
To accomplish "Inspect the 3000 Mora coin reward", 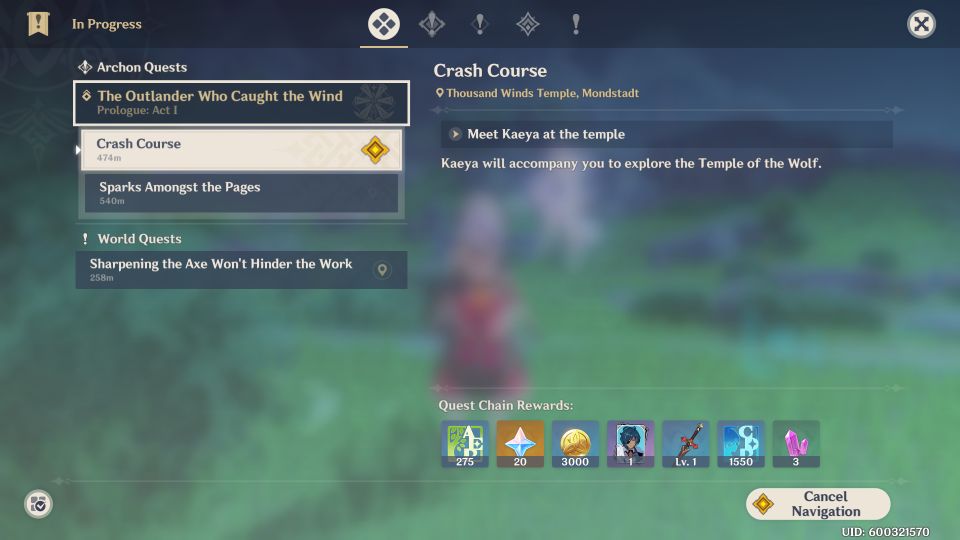I will pos(575,444).
